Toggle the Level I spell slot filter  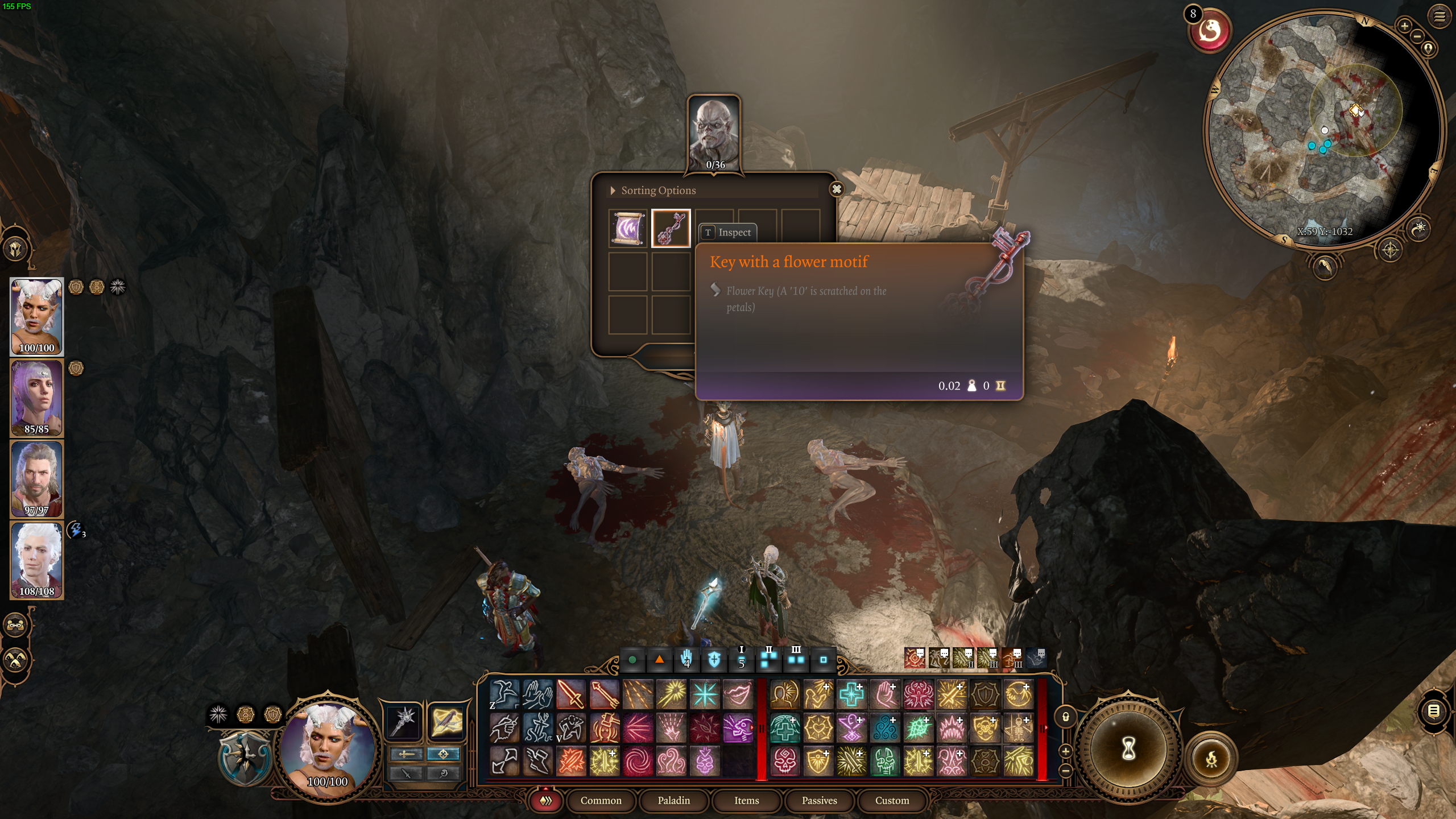coord(741,660)
